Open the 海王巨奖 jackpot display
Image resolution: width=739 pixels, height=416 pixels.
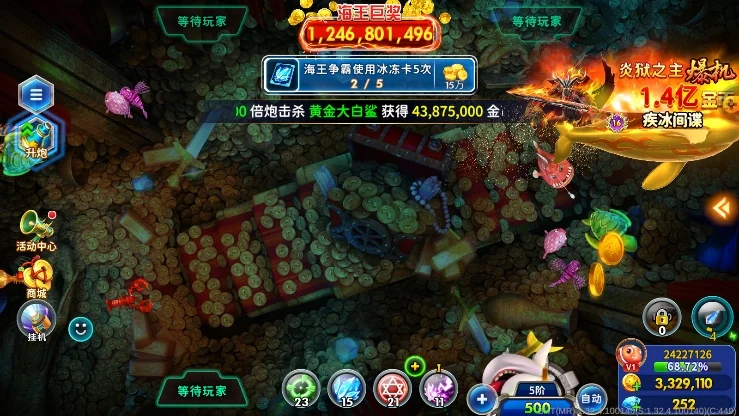[369, 30]
